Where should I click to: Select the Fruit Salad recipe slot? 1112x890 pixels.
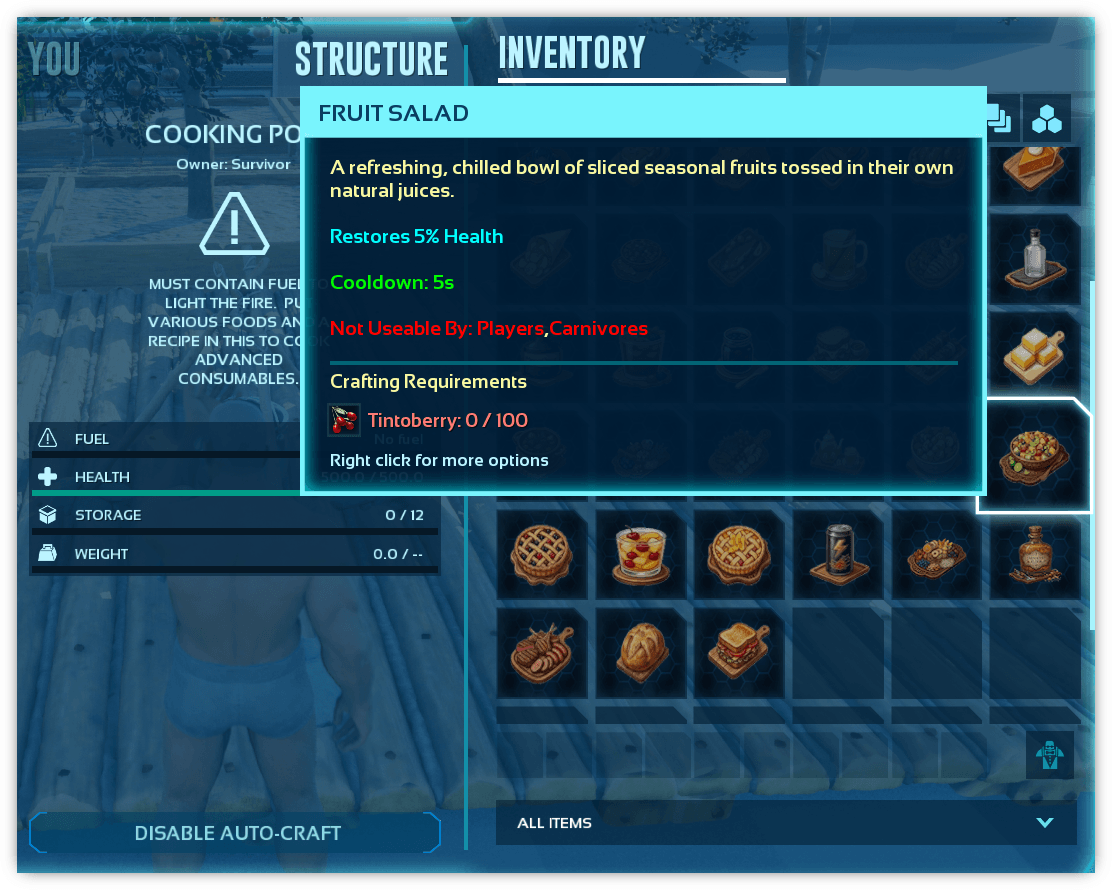click(1034, 457)
